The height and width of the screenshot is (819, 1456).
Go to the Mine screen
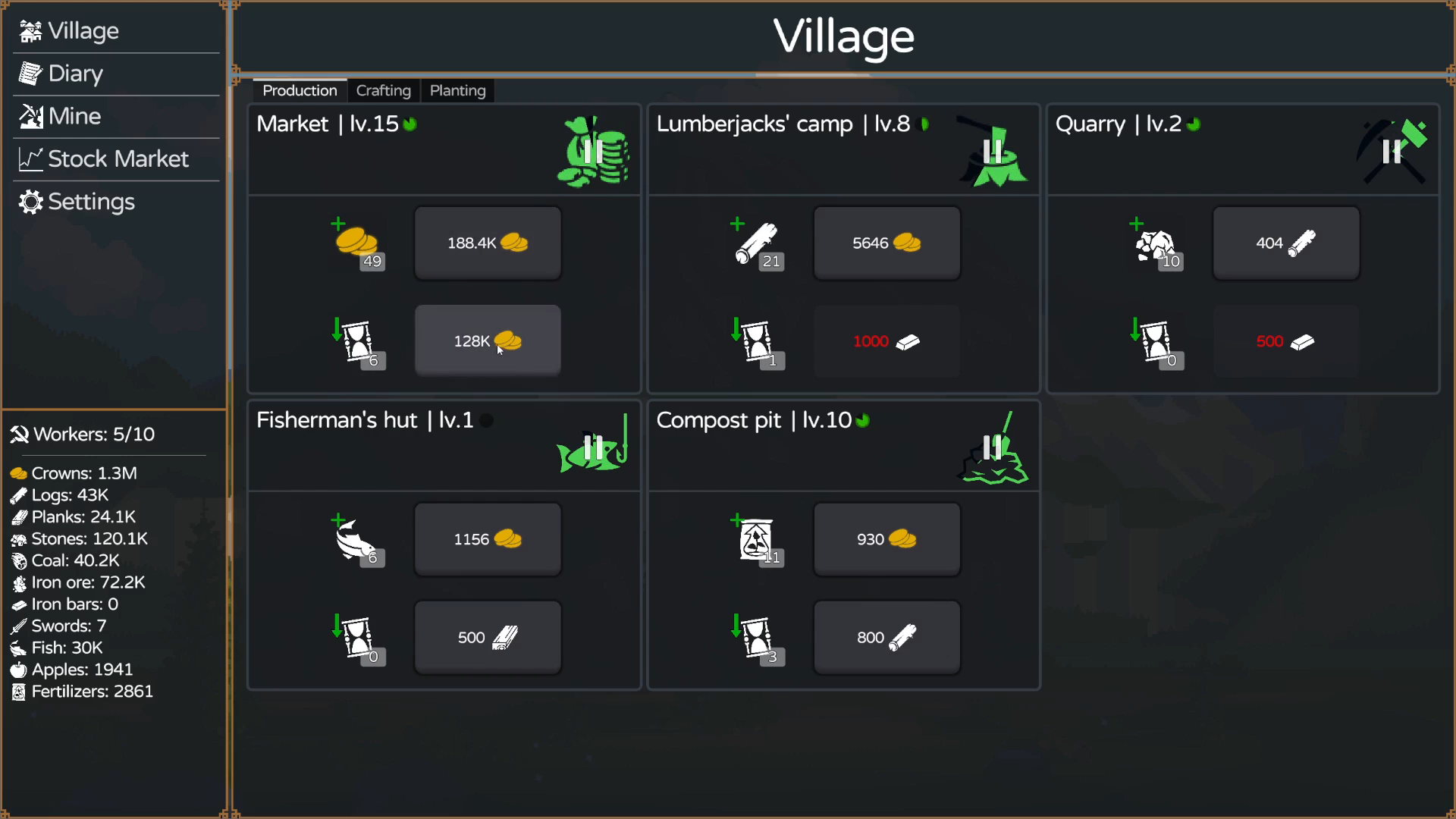[74, 116]
